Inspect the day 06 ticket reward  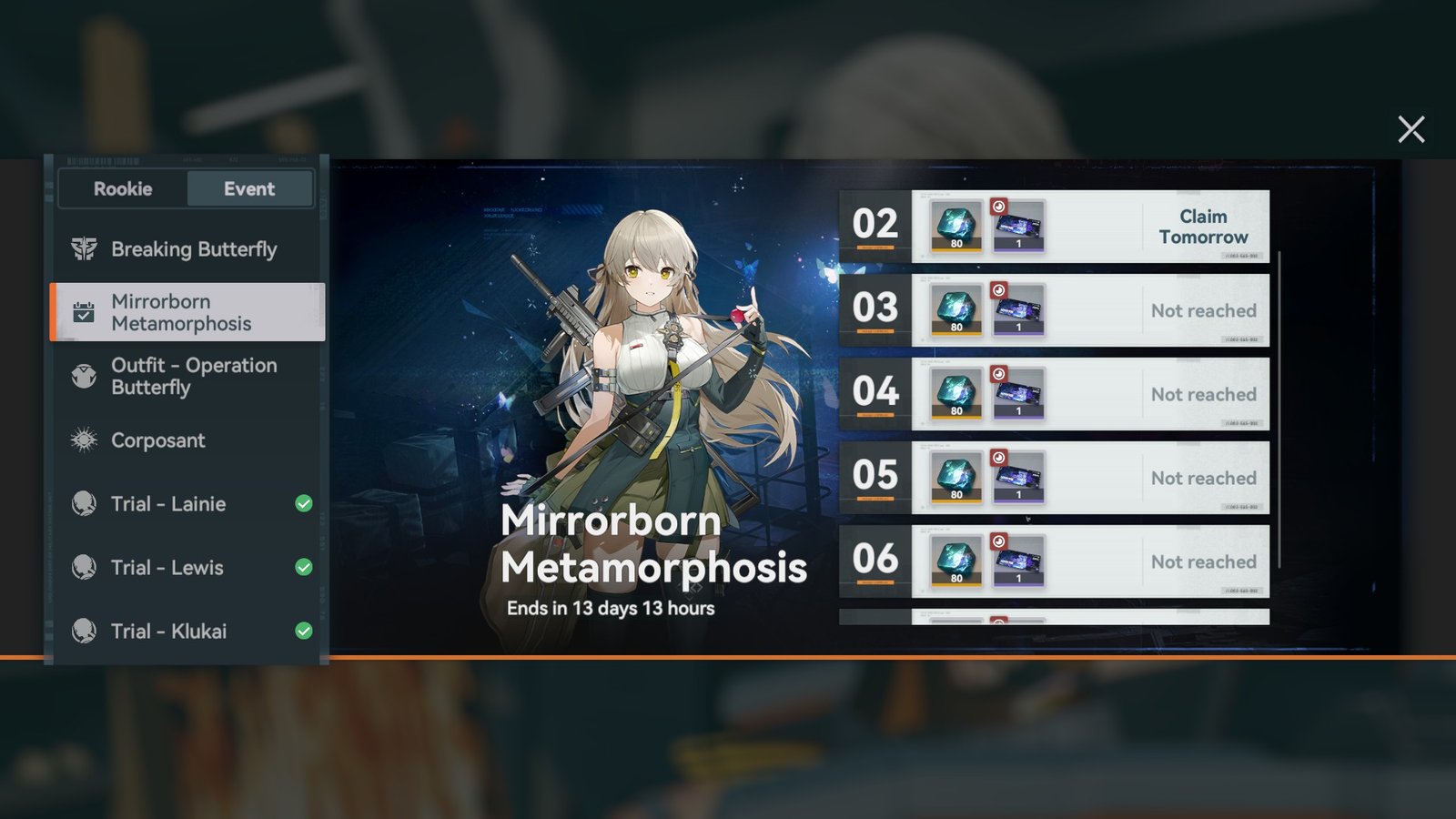pyautogui.click(x=1017, y=561)
